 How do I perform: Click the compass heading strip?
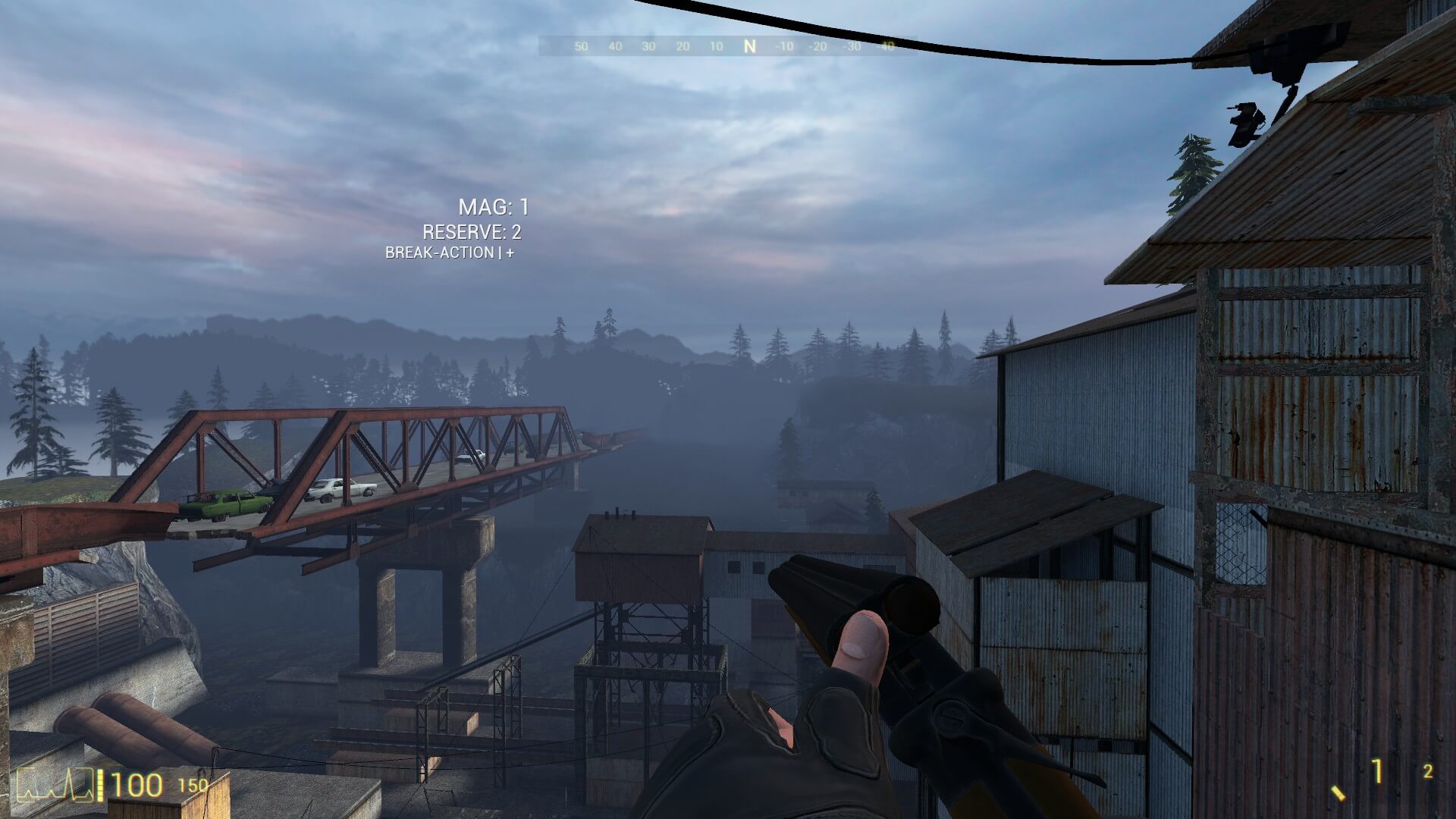(x=728, y=46)
